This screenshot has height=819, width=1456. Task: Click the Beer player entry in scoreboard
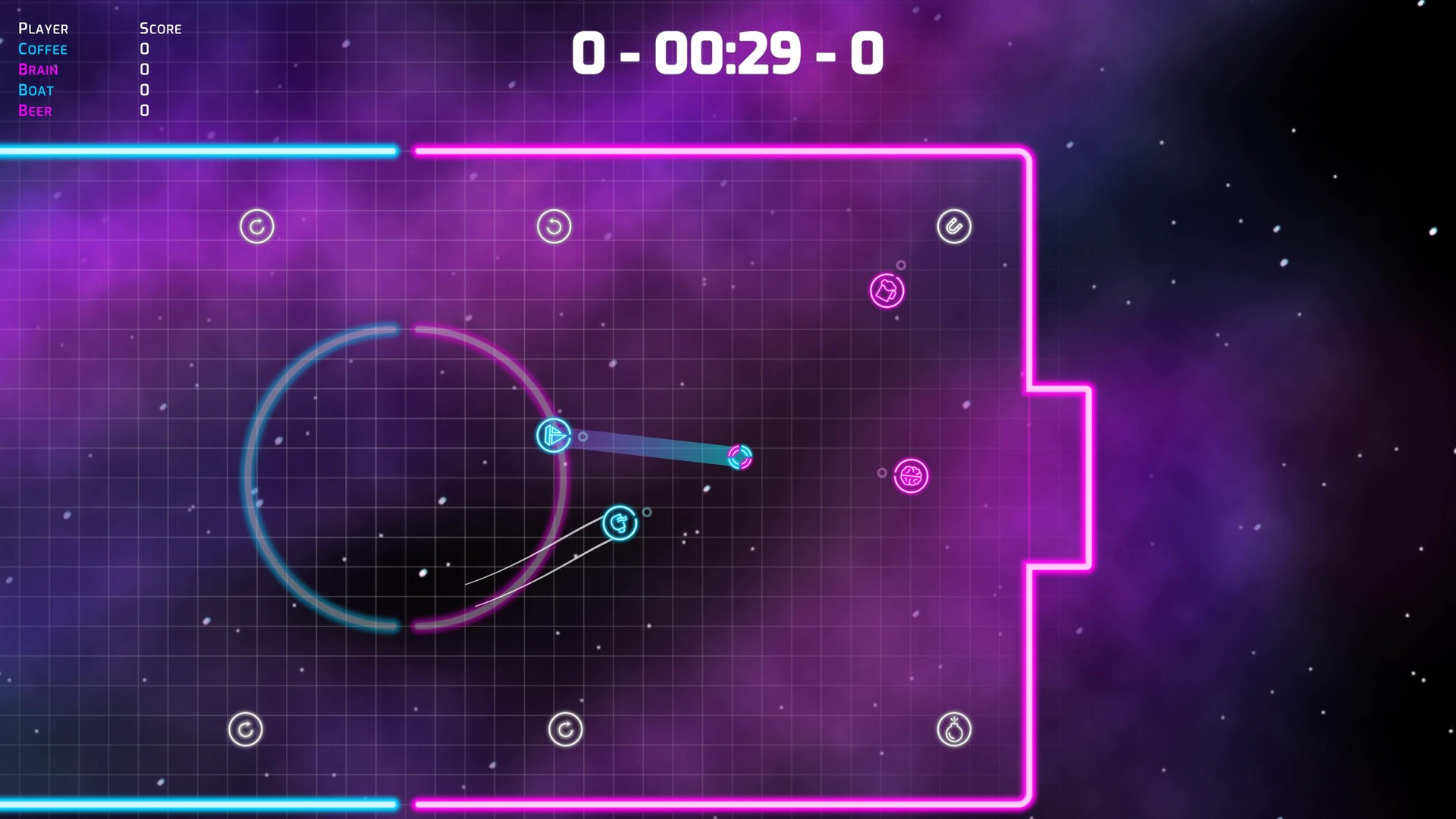click(35, 111)
